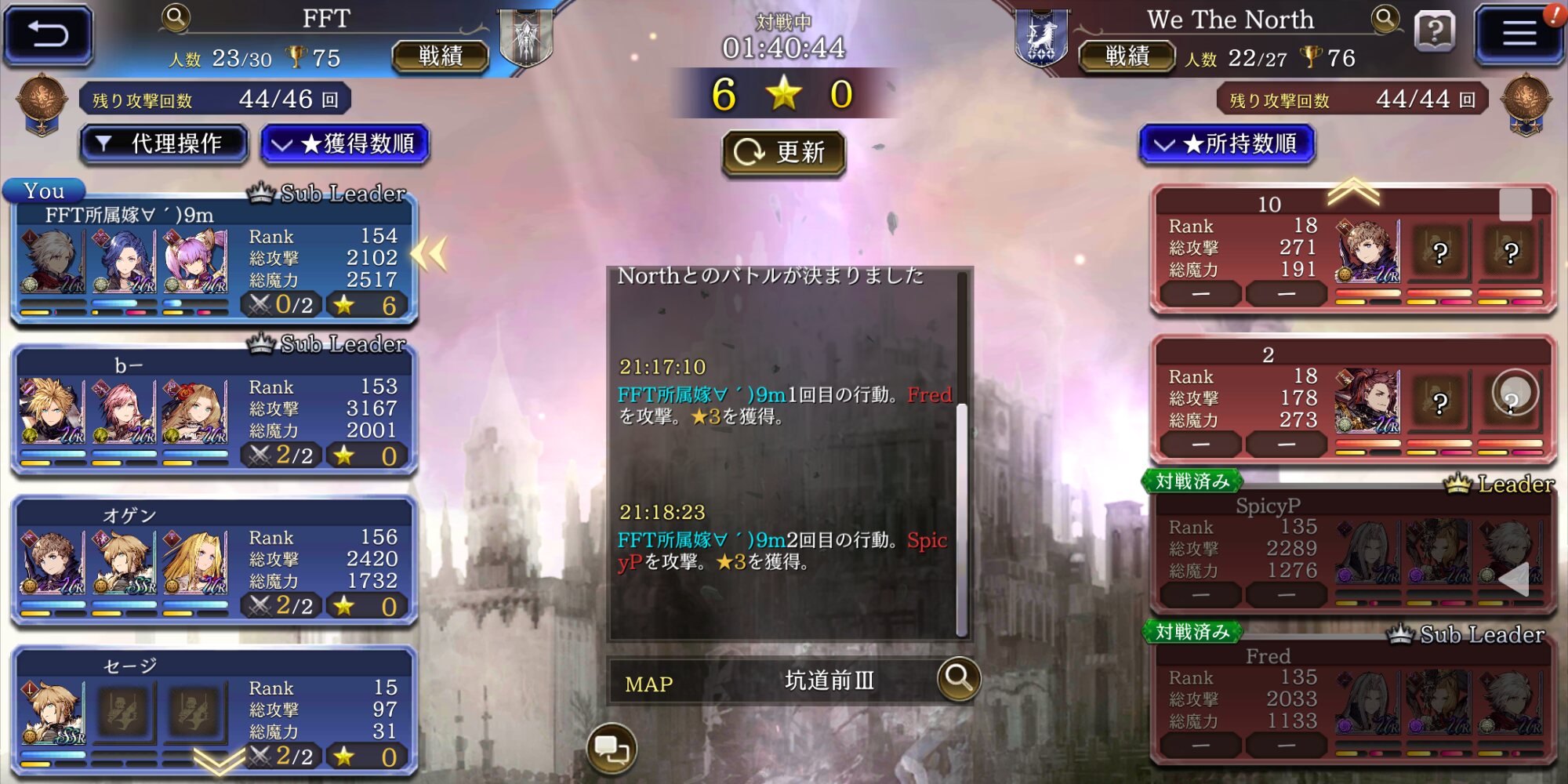This screenshot has width=1568, height=784.
Task: Search FFT guild with magnifier icon
Action: (x=176, y=17)
